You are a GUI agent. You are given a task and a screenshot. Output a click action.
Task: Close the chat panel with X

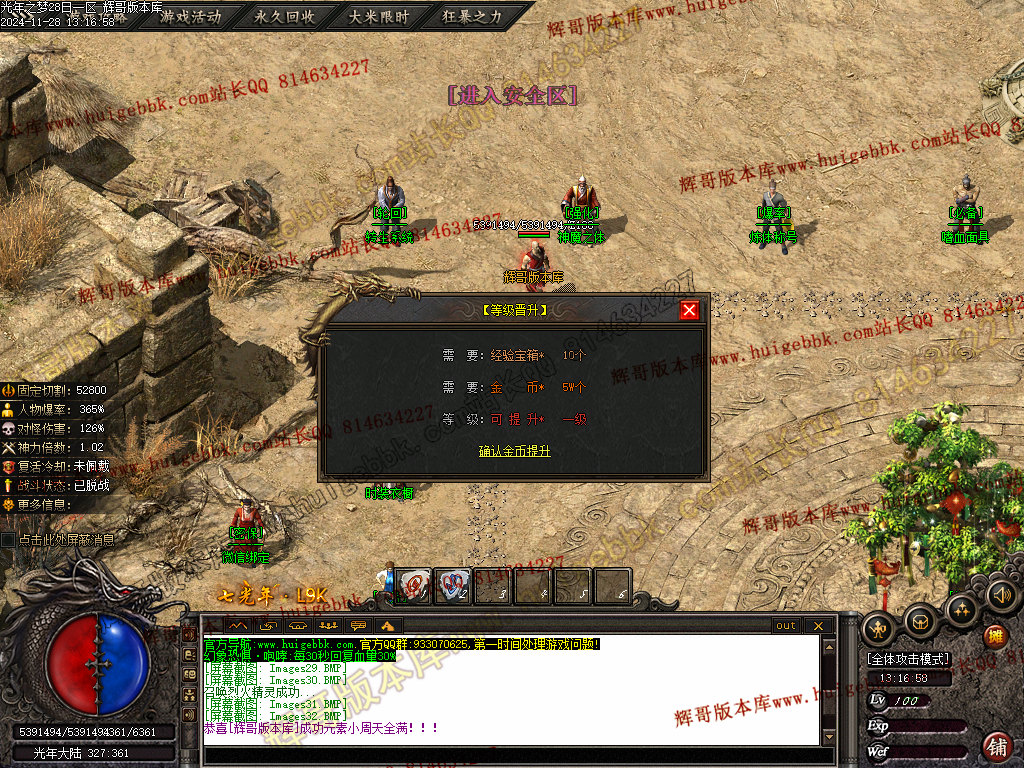(x=818, y=626)
